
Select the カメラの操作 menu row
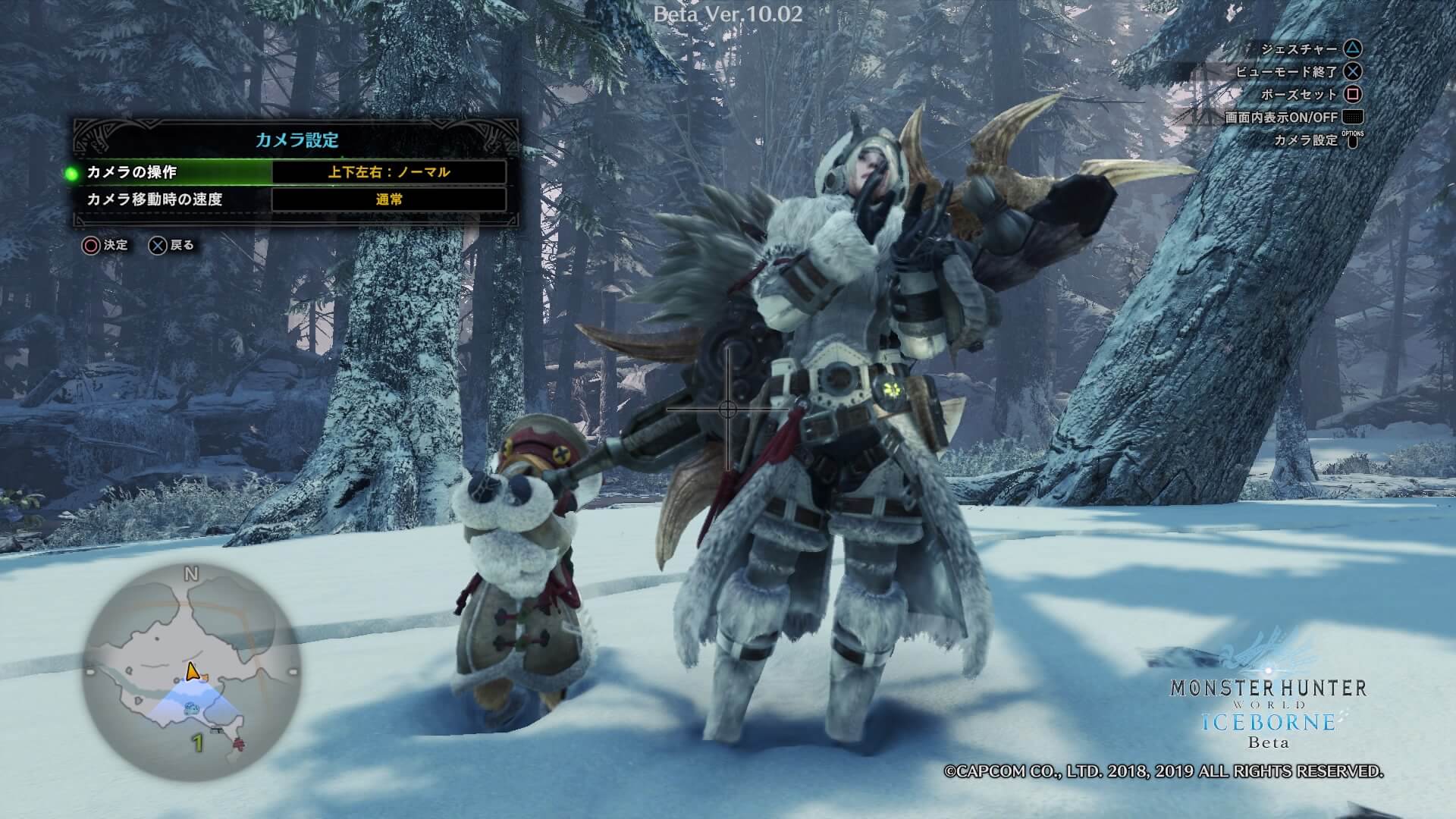click(132, 172)
